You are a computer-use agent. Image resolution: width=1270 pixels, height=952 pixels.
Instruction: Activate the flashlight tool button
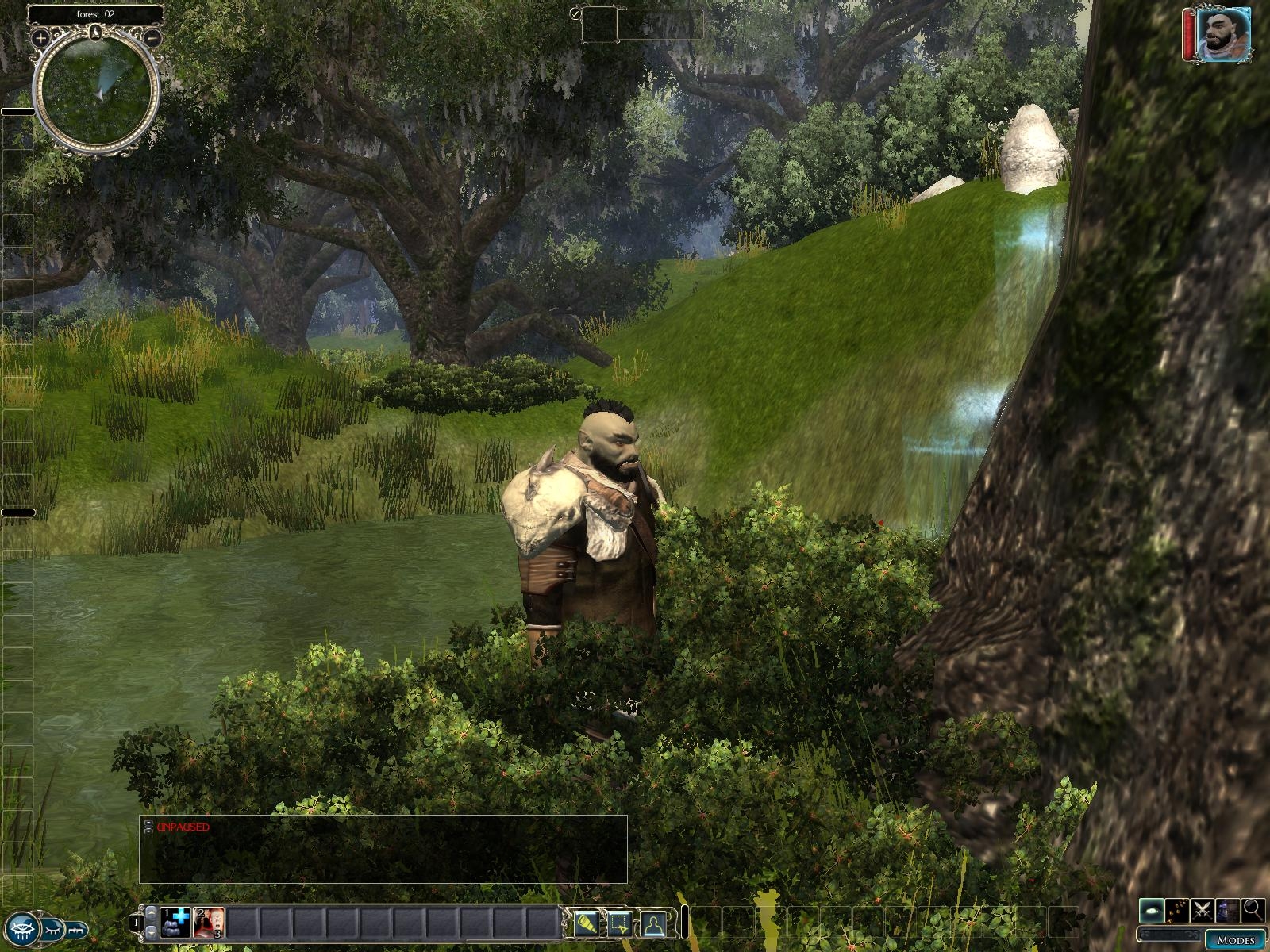tap(587, 923)
